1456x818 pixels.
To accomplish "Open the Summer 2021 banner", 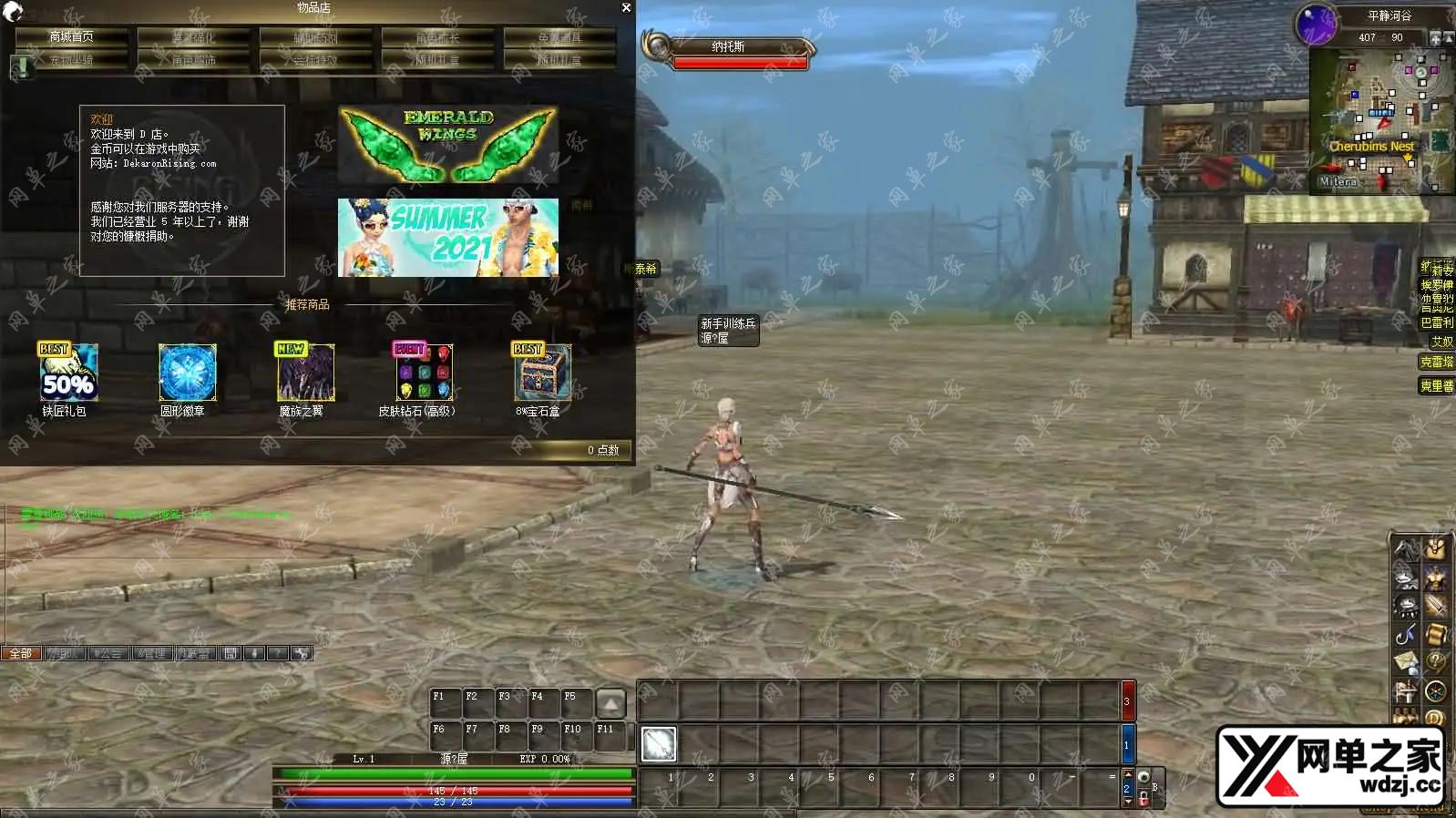I will click(x=447, y=238).
